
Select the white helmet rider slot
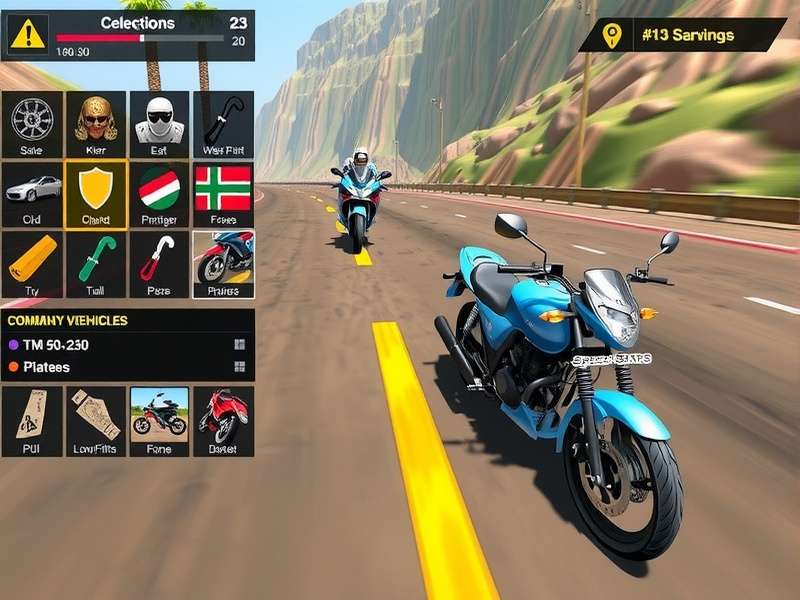pos(159,123)
